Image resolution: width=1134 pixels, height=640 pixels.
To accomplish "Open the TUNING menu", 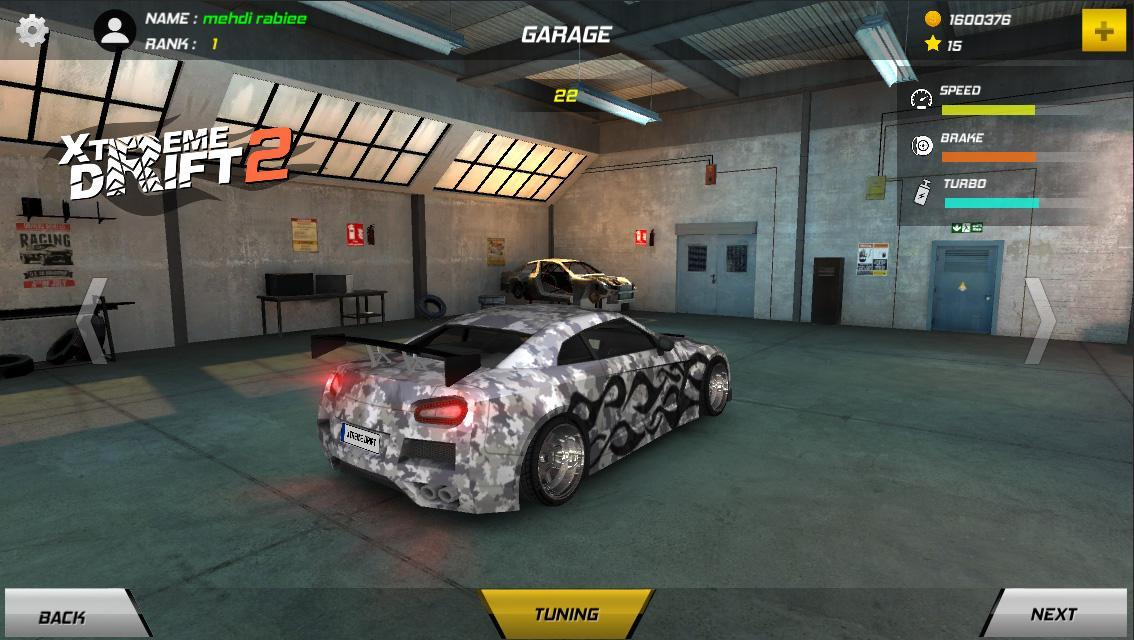I will [567, 614].
